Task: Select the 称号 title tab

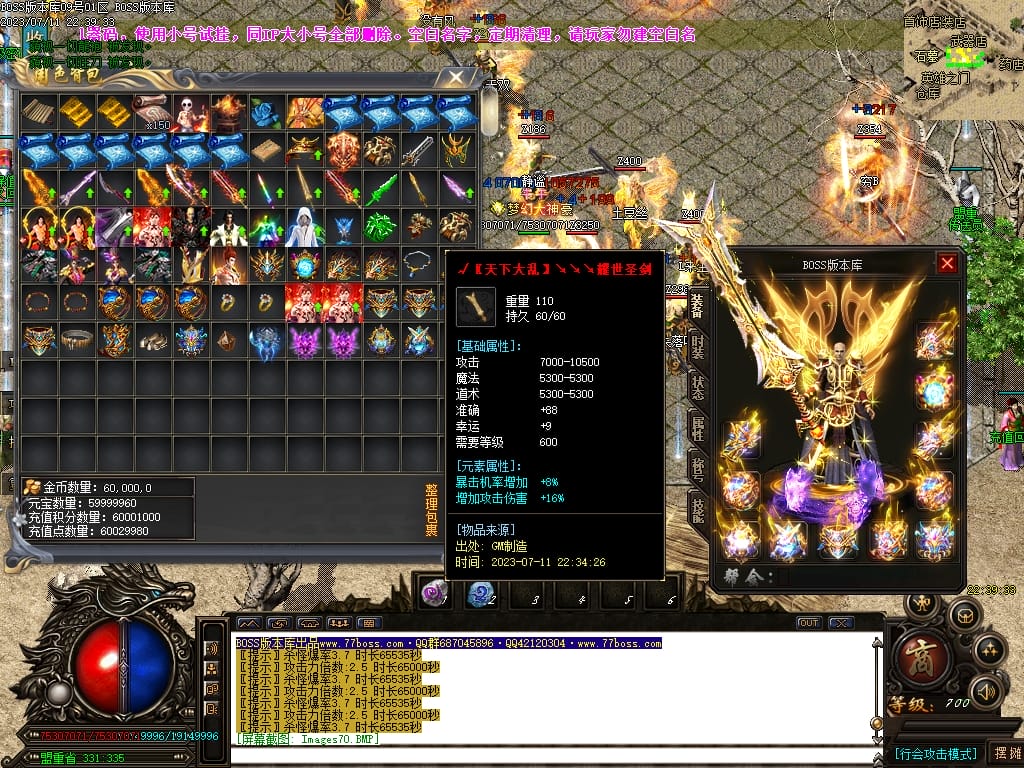Action: tap(698, 469)
